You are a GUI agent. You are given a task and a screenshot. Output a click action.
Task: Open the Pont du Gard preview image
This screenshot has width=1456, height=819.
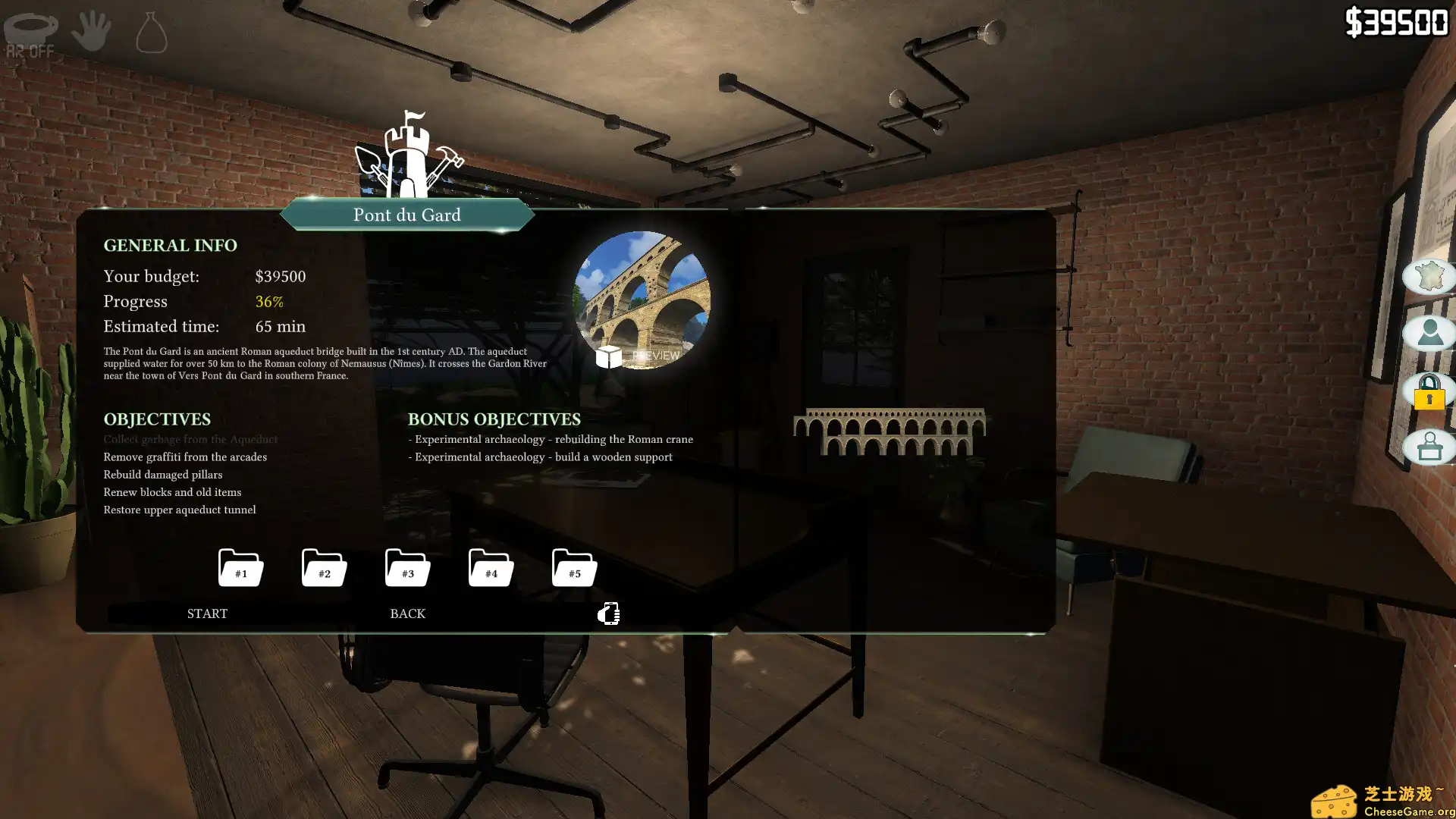642,300
